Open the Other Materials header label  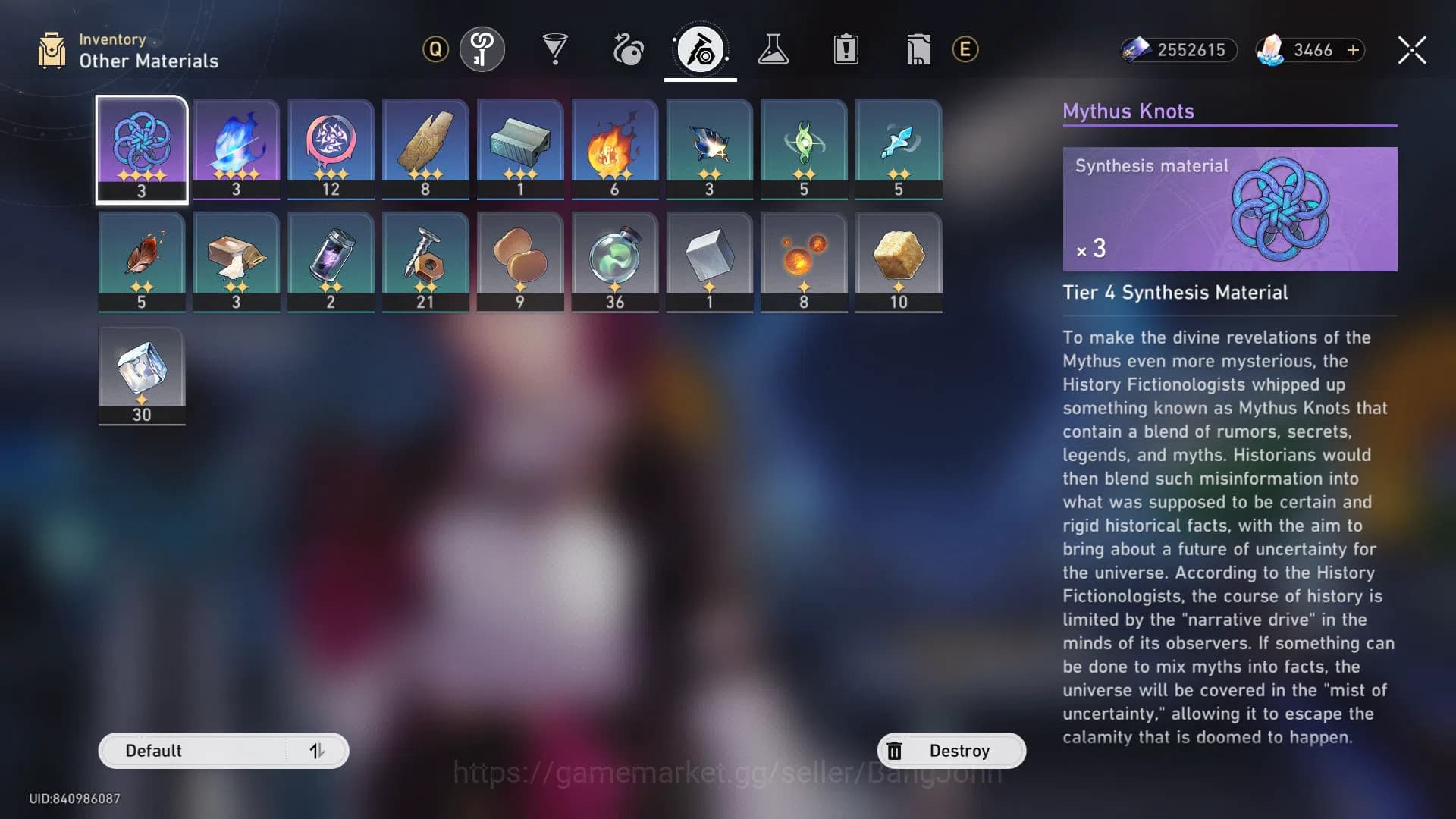pos(148,61)
